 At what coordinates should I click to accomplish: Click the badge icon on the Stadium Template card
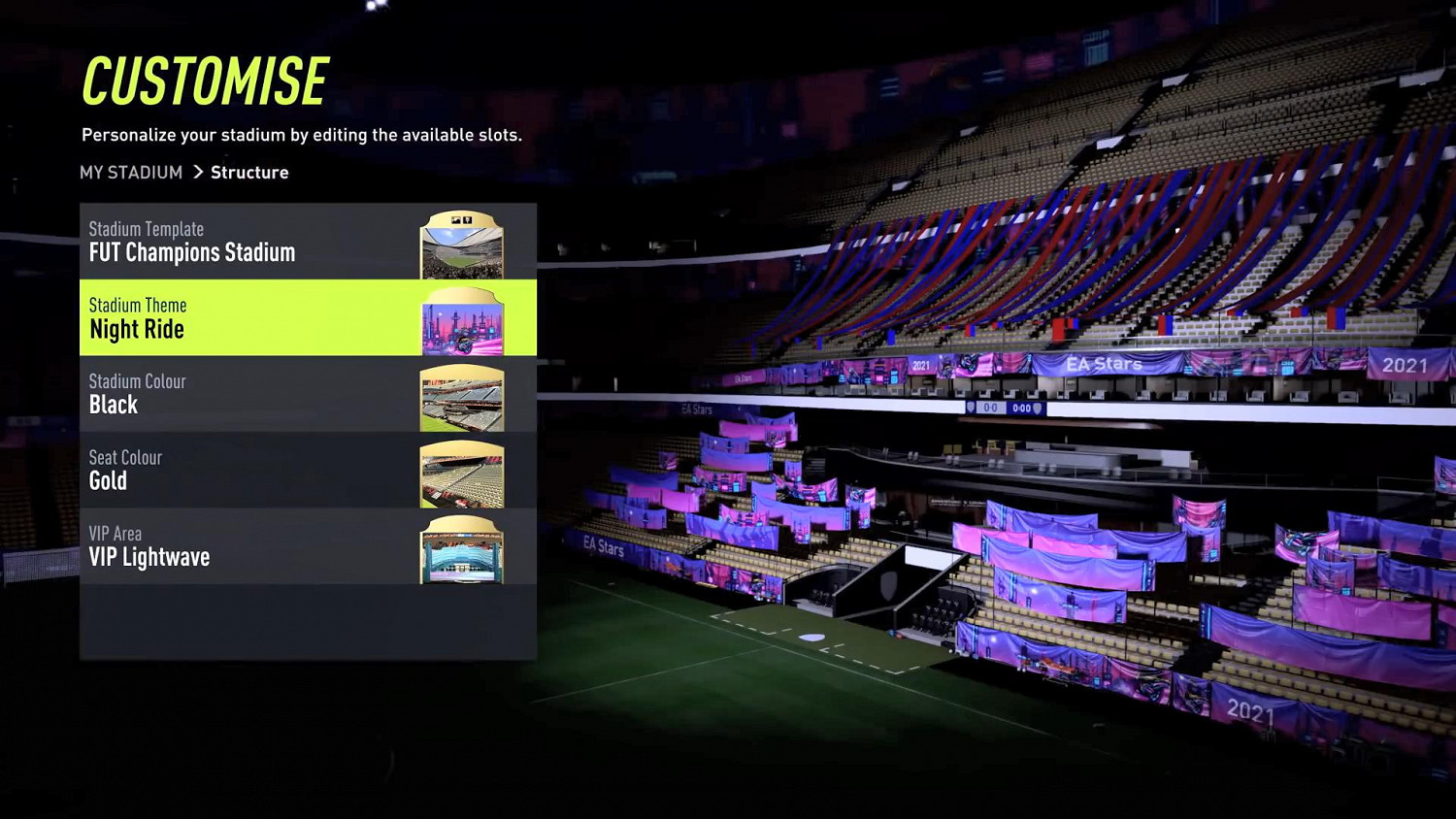point(467,220)
